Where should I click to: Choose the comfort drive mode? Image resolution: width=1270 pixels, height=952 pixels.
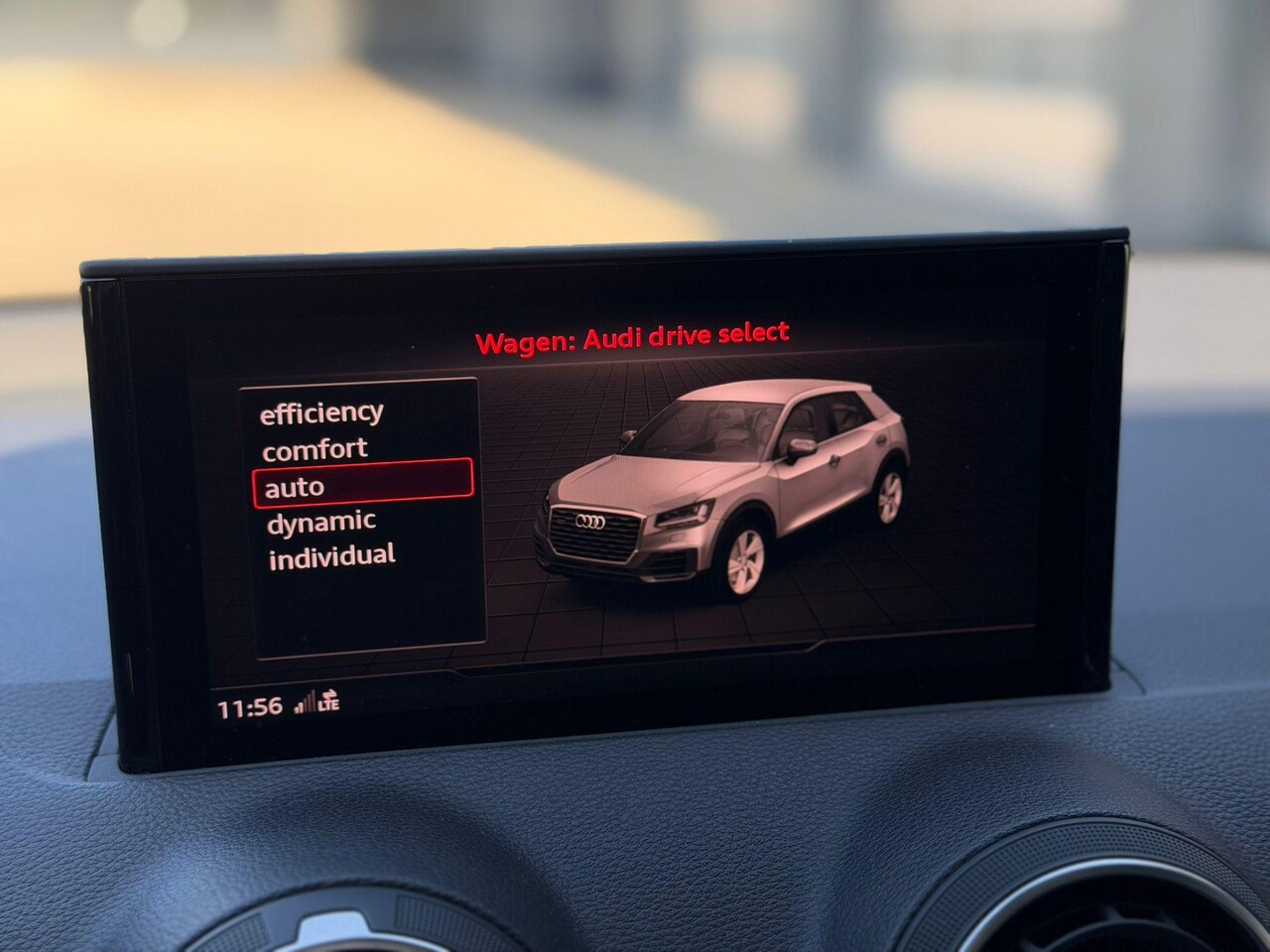315,449
